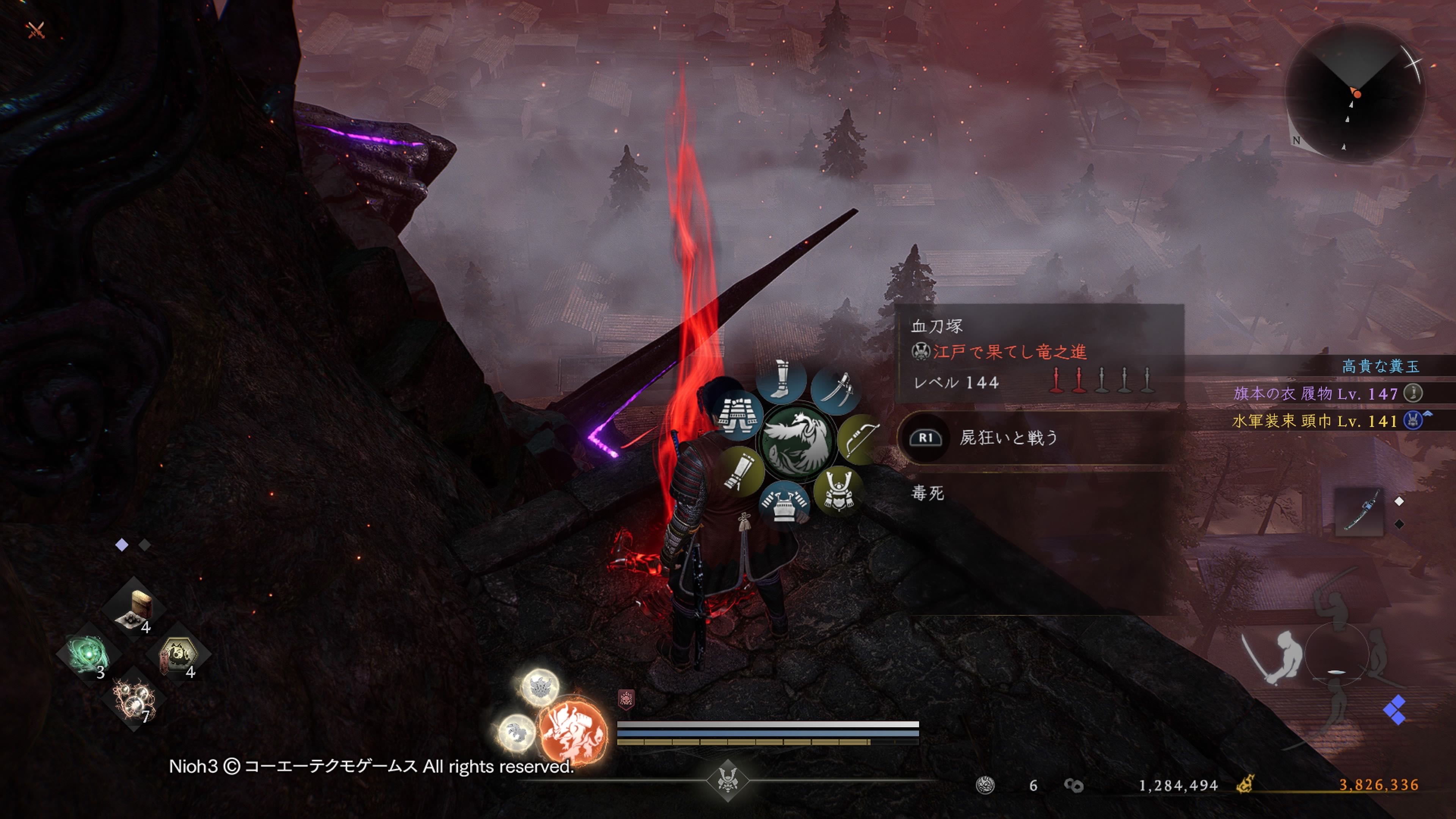
Task: Choose the 屍狂いと戦う prompt to fight the revenant
Action: pos(1009,438)
